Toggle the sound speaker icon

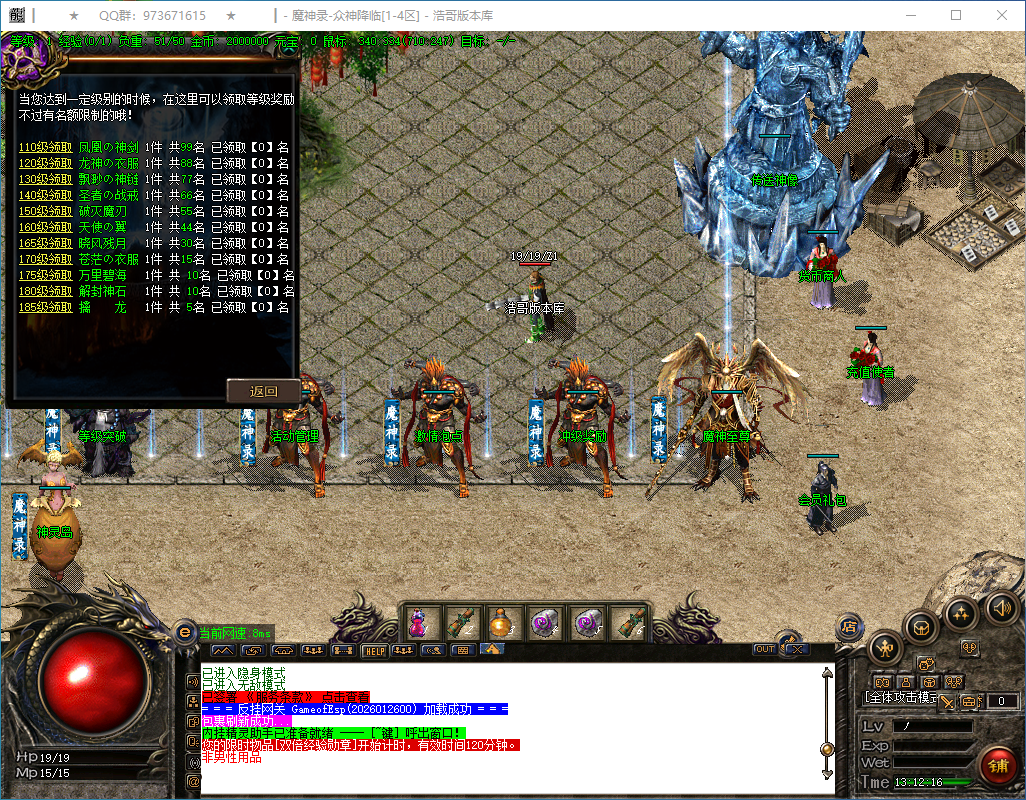point(1000,607)
